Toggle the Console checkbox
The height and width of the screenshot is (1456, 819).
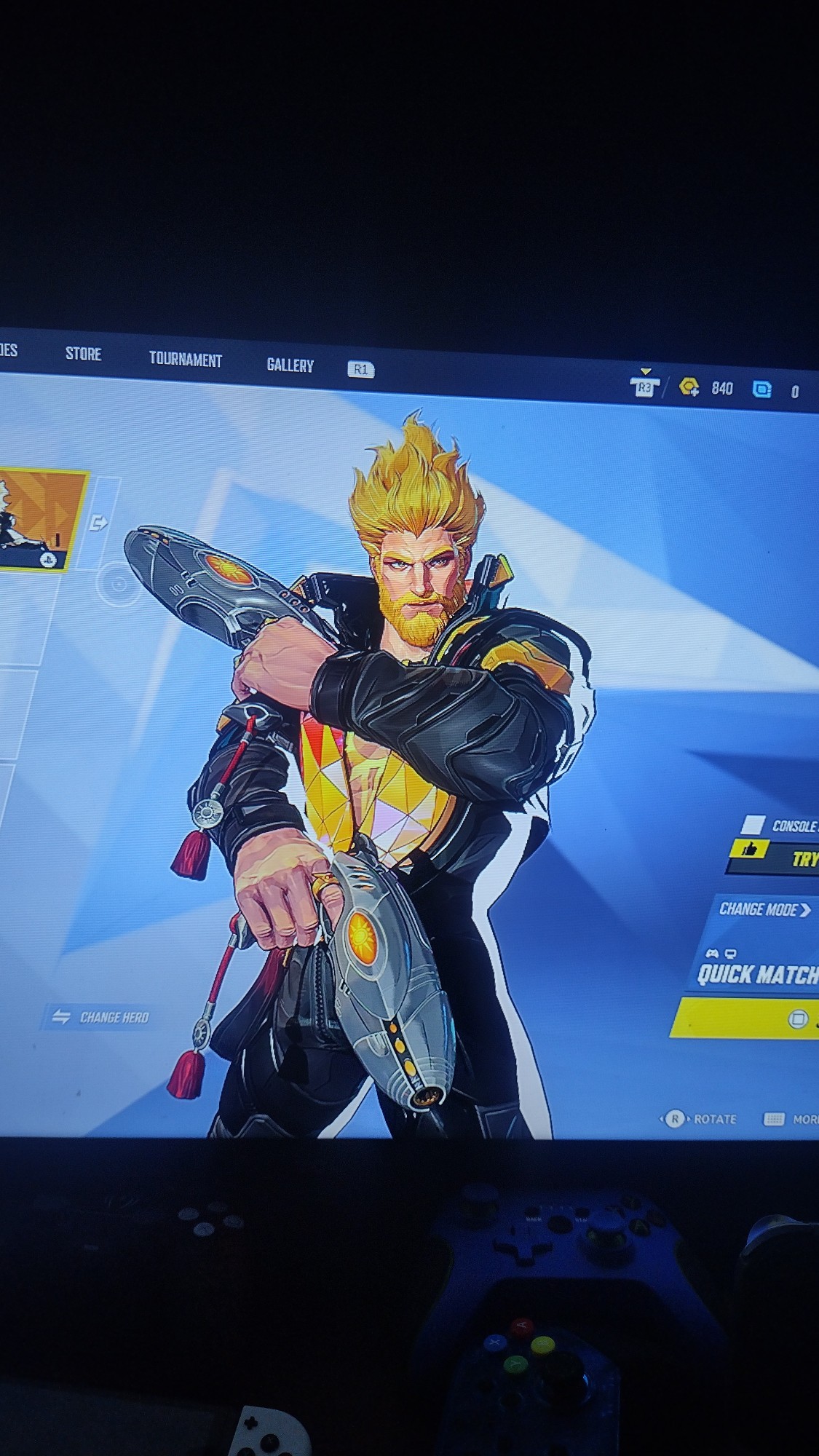click(x=753, y=825)
